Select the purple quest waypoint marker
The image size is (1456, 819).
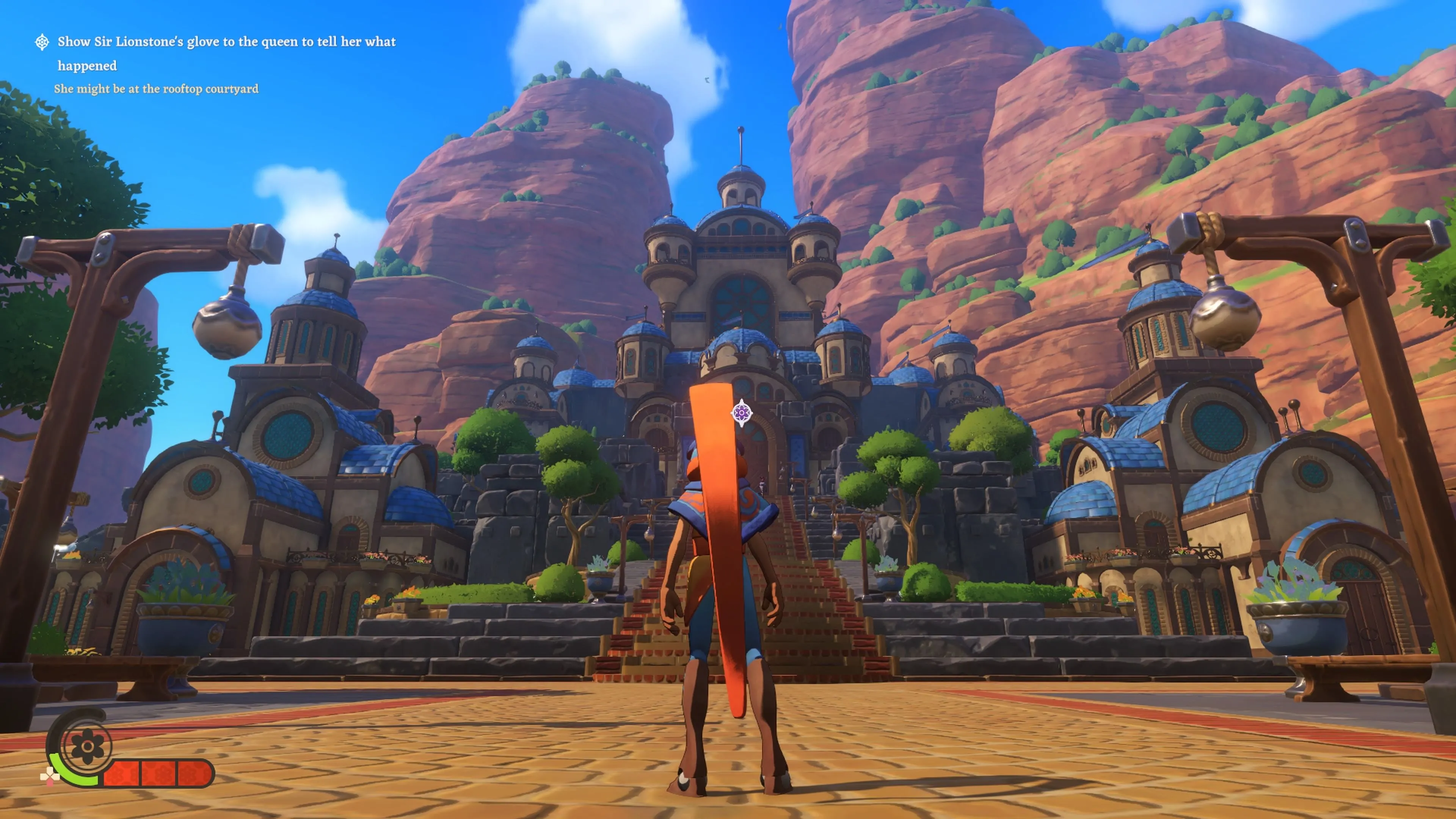741,413
